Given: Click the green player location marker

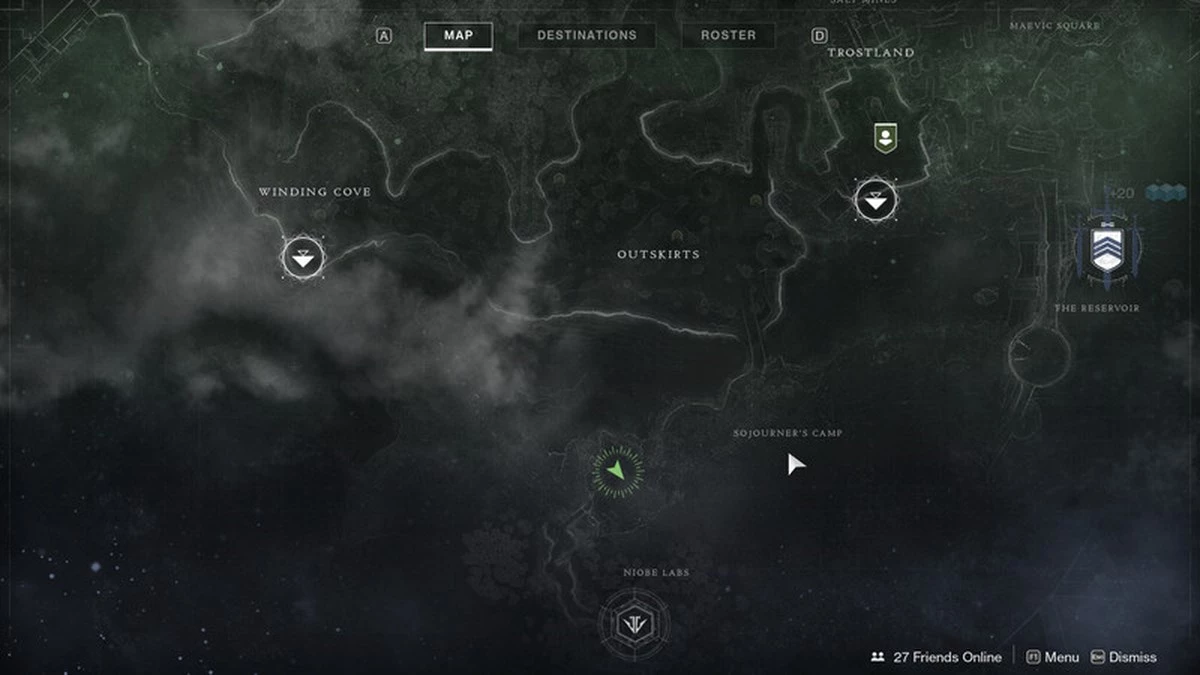Looking at the screenshot, I should [x=618, y=470].
